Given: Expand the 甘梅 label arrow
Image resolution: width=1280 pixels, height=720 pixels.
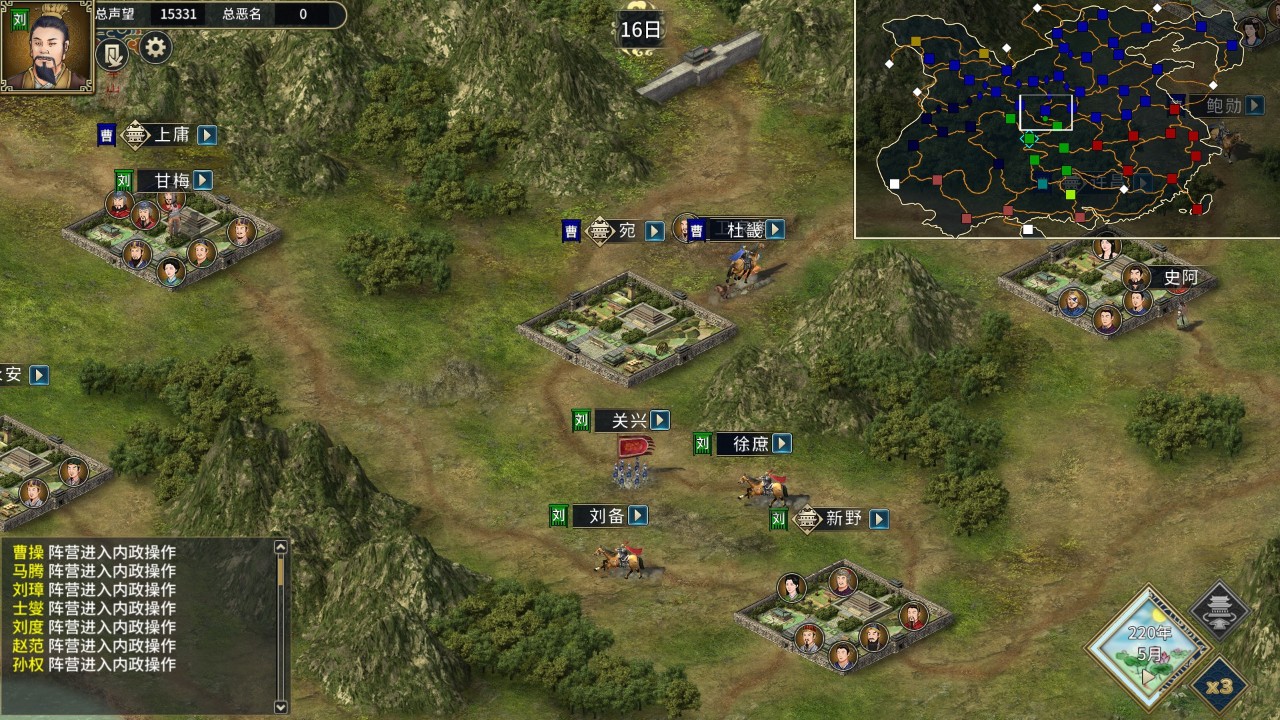Looking at the screenshot, I should click(x=203, y=180).
